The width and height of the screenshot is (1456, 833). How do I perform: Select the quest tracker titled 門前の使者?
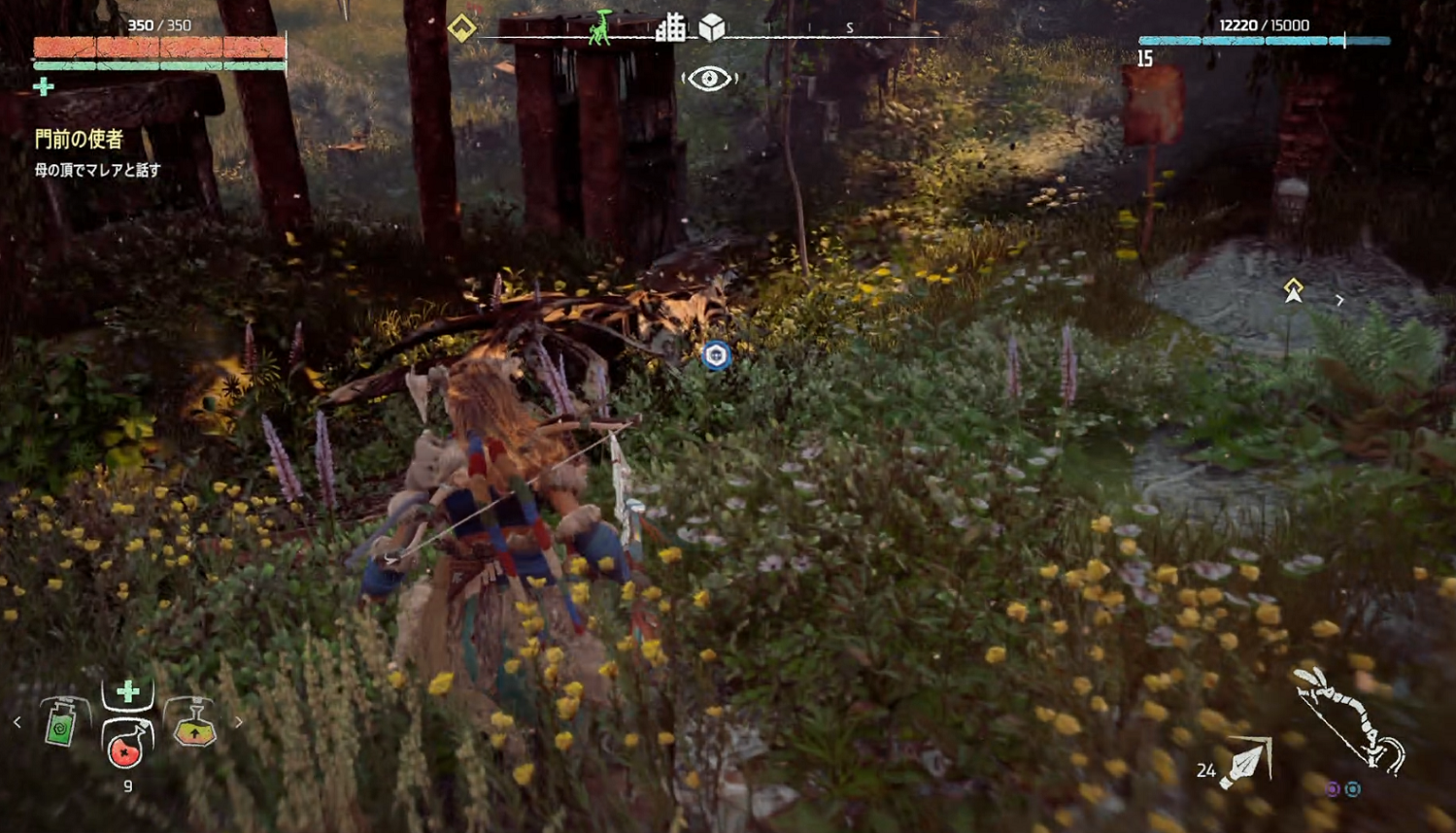79,140
